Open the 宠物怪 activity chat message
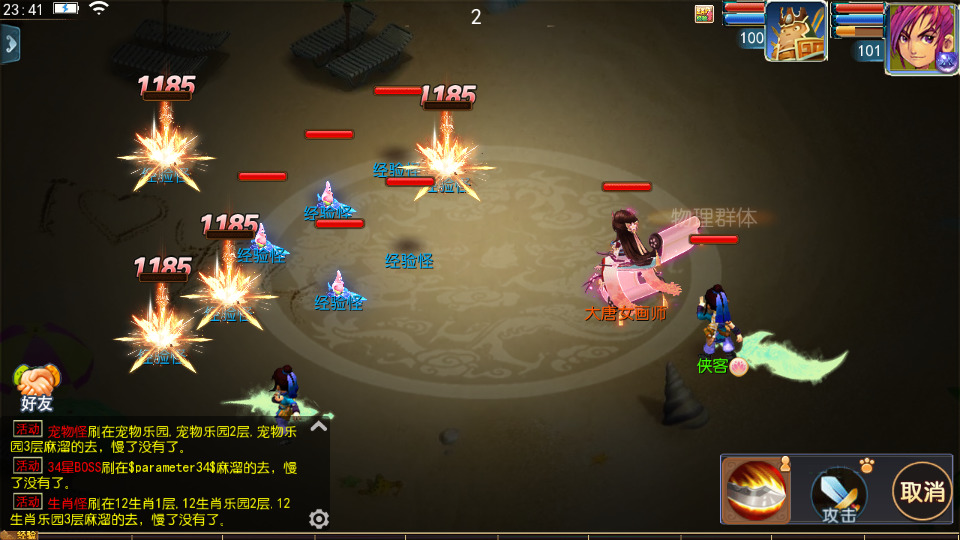Image resolution: width=960 pixels, height=540 pixels. pyautogui.click(x=160, y=439)
